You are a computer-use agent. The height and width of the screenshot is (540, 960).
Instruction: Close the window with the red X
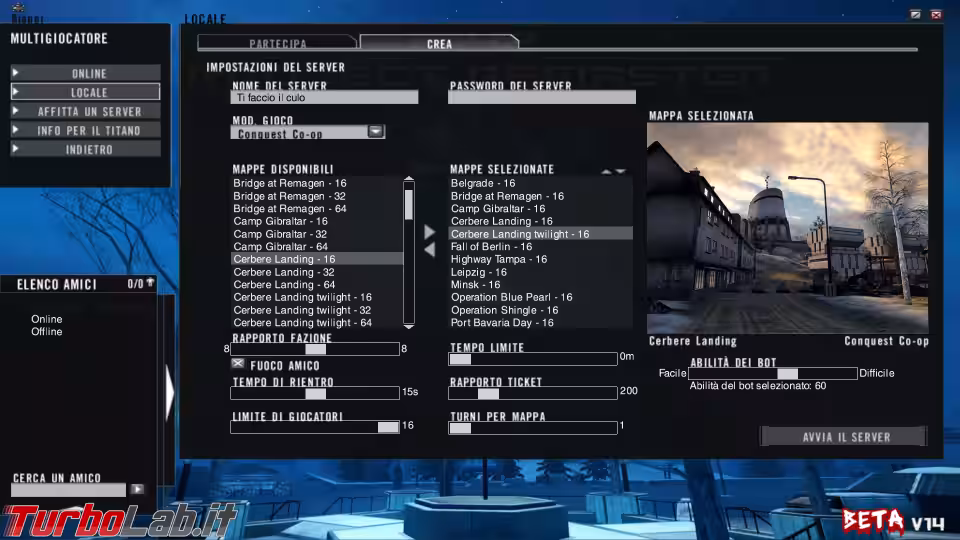pyautogui.click(x=936, y=15)
